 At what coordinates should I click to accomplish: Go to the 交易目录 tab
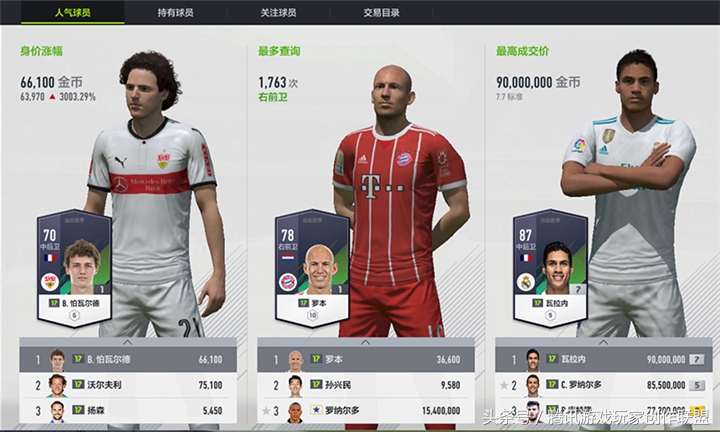pyautogui.click(x=381, y=14)
